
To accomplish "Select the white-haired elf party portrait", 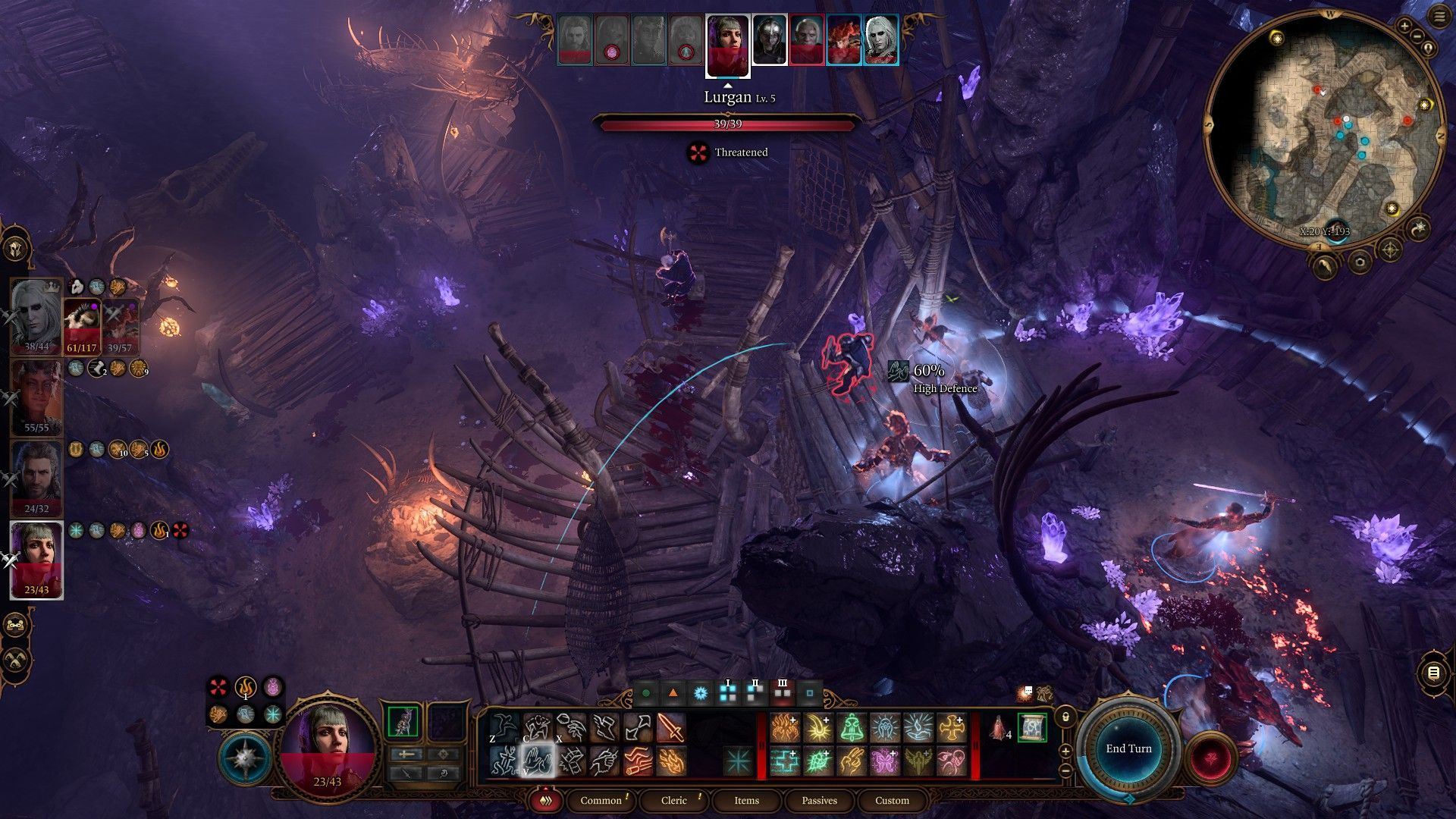I will [x=35, y=315].
